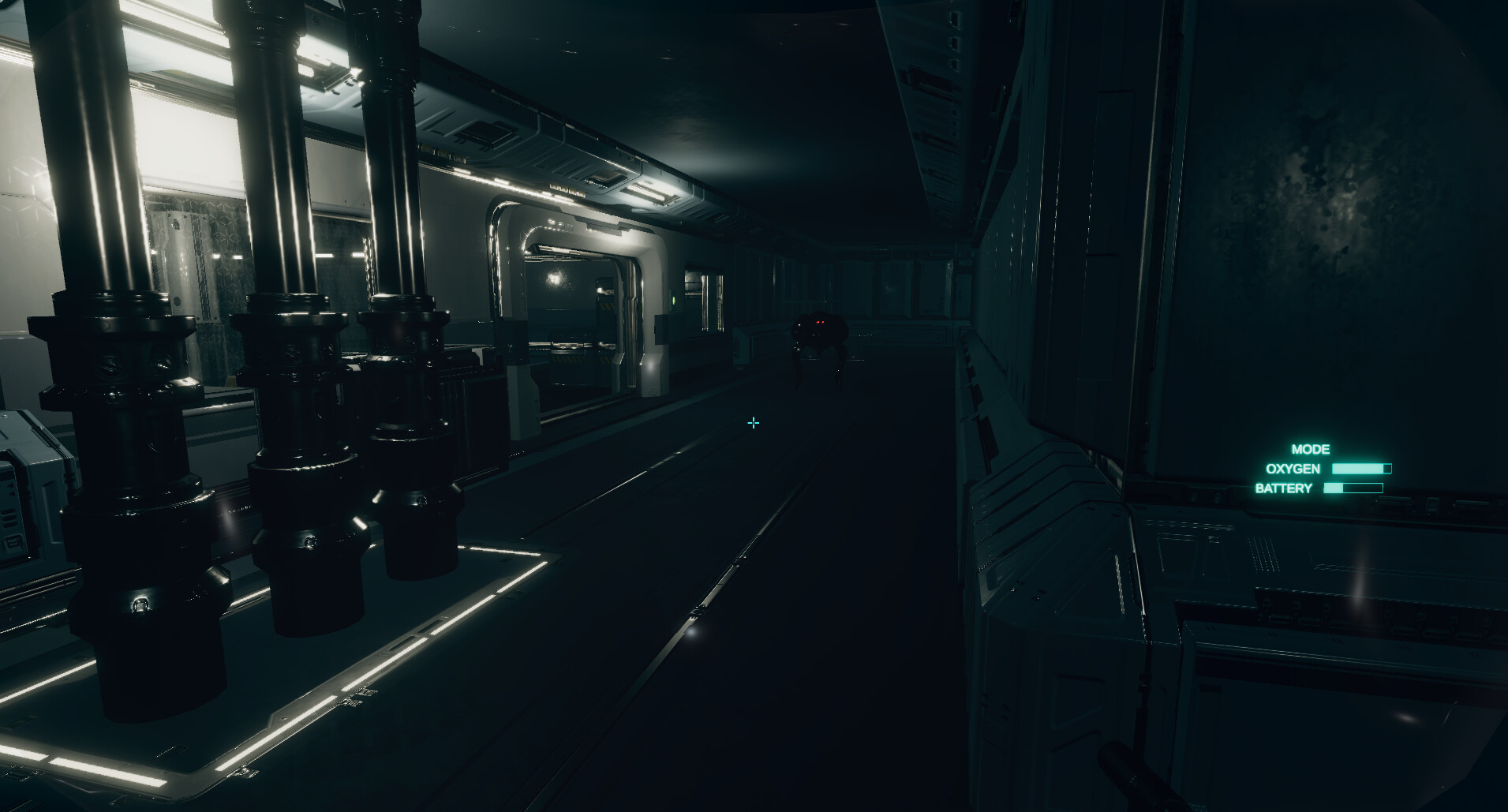Click the MODE indicator on the HUD
1508x812 pixels.
click(x=1311, y=449)
